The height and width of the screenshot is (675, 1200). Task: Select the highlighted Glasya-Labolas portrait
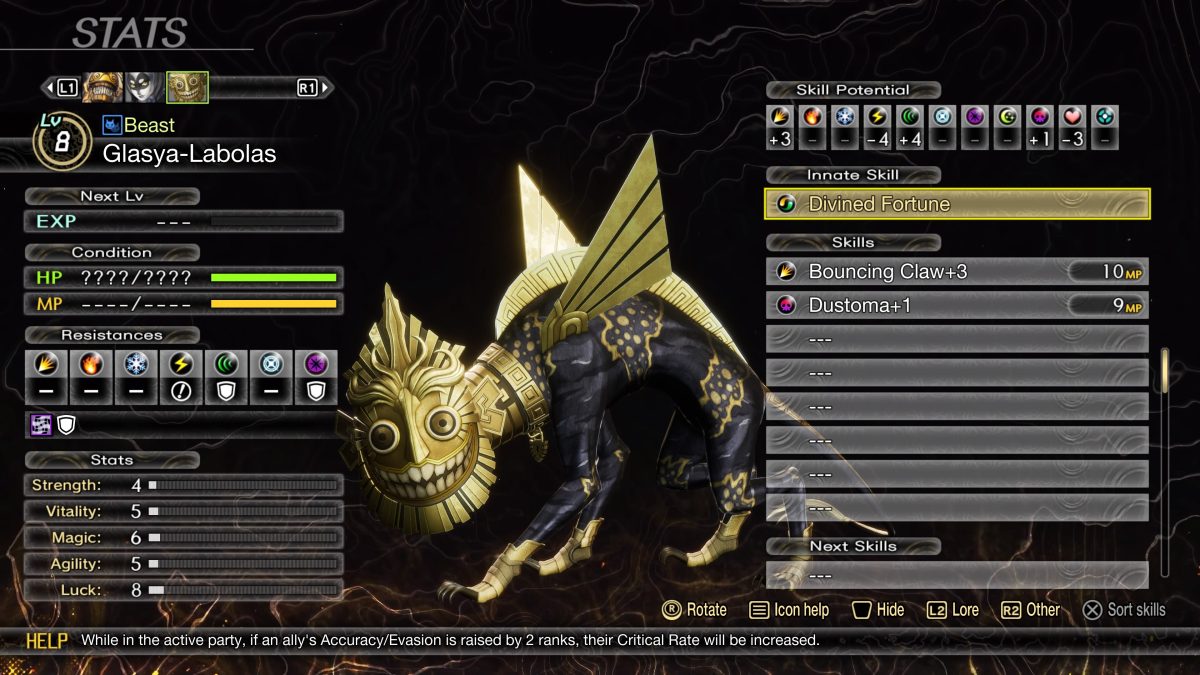(x=187, y=88)
